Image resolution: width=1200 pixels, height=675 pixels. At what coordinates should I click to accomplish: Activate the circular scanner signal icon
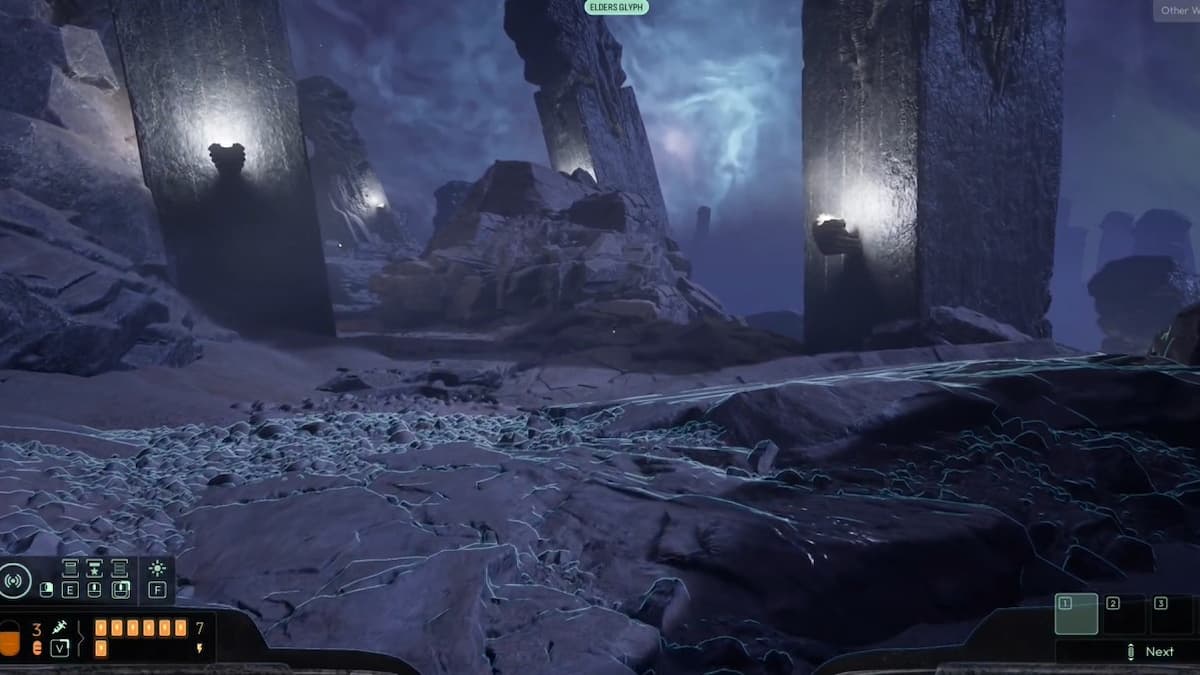[x=14, y=580]
